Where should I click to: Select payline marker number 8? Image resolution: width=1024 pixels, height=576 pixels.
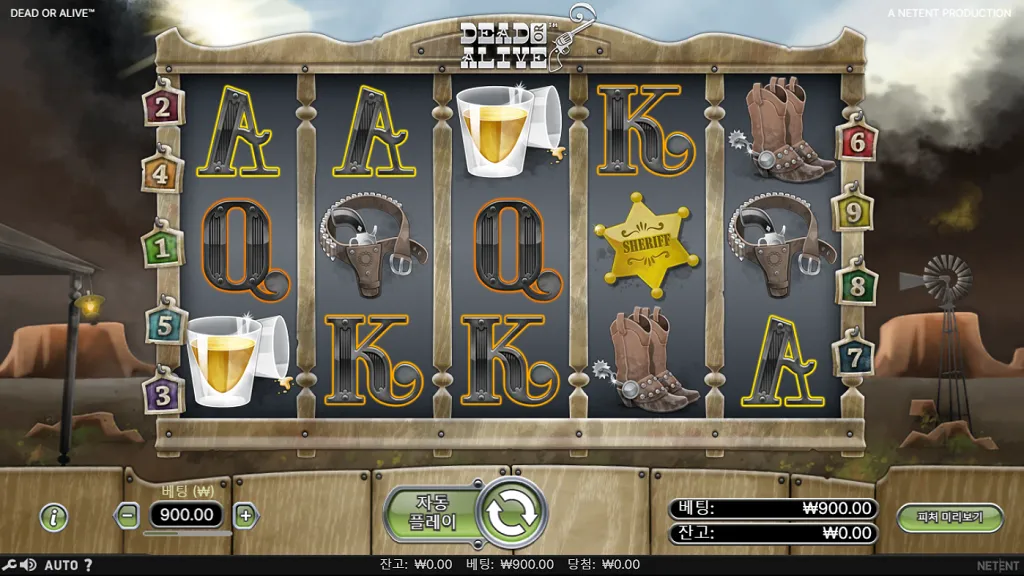(x=857, y=283)
